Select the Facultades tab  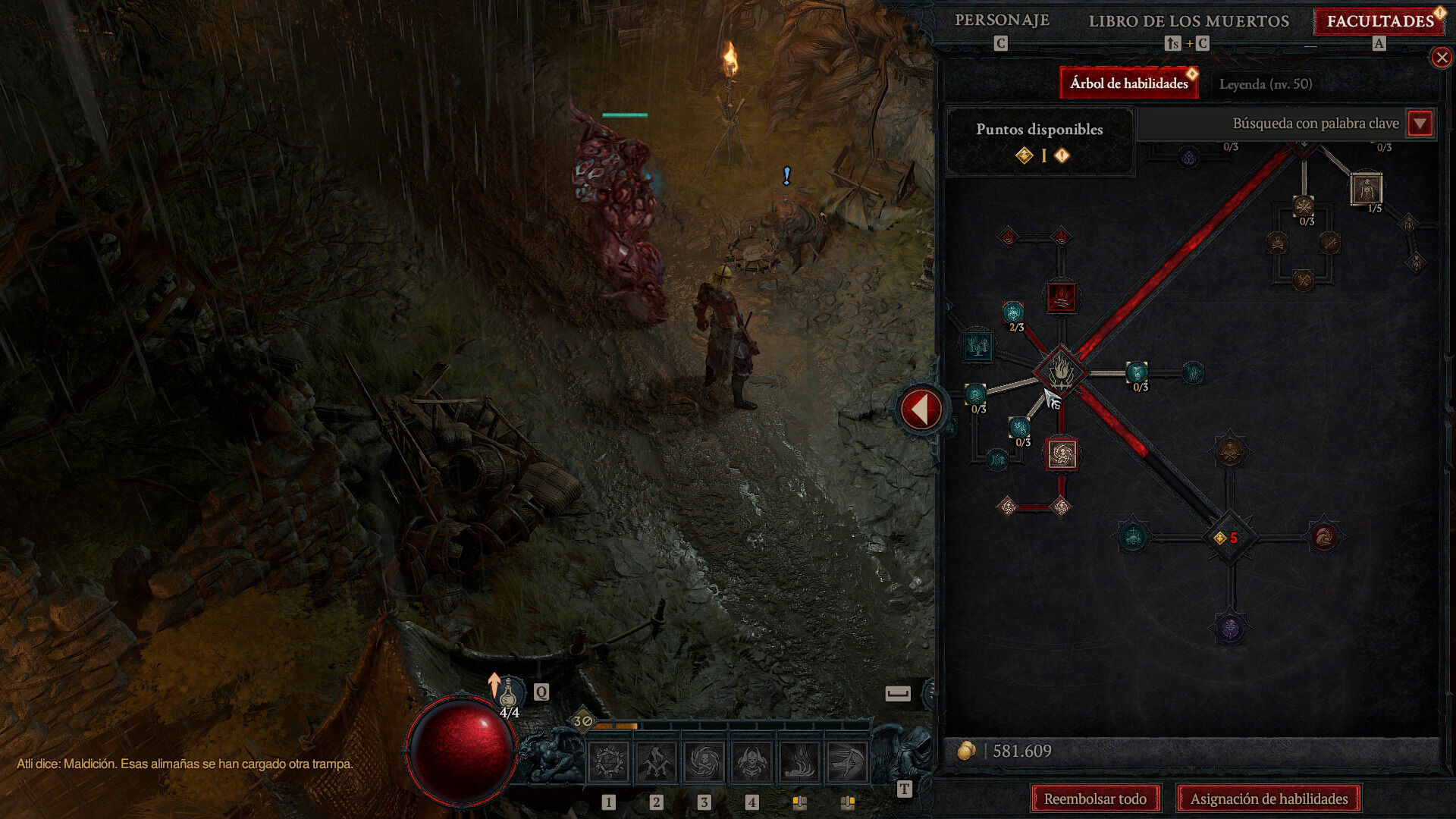coord(1379,21)
